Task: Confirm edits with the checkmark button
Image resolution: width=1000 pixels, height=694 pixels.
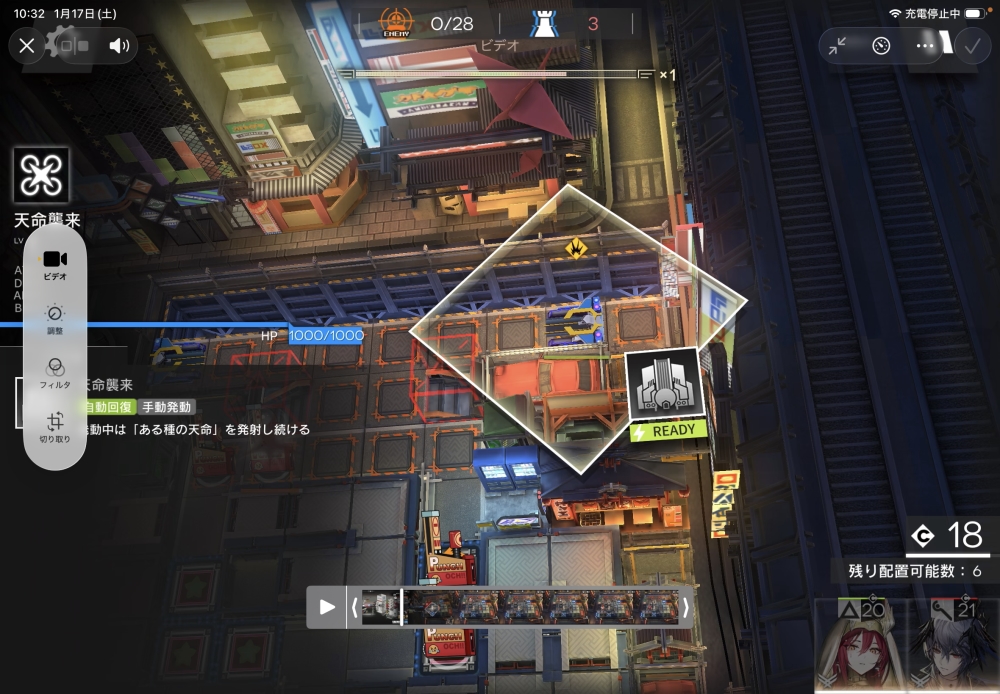Action: coord(969,46)
